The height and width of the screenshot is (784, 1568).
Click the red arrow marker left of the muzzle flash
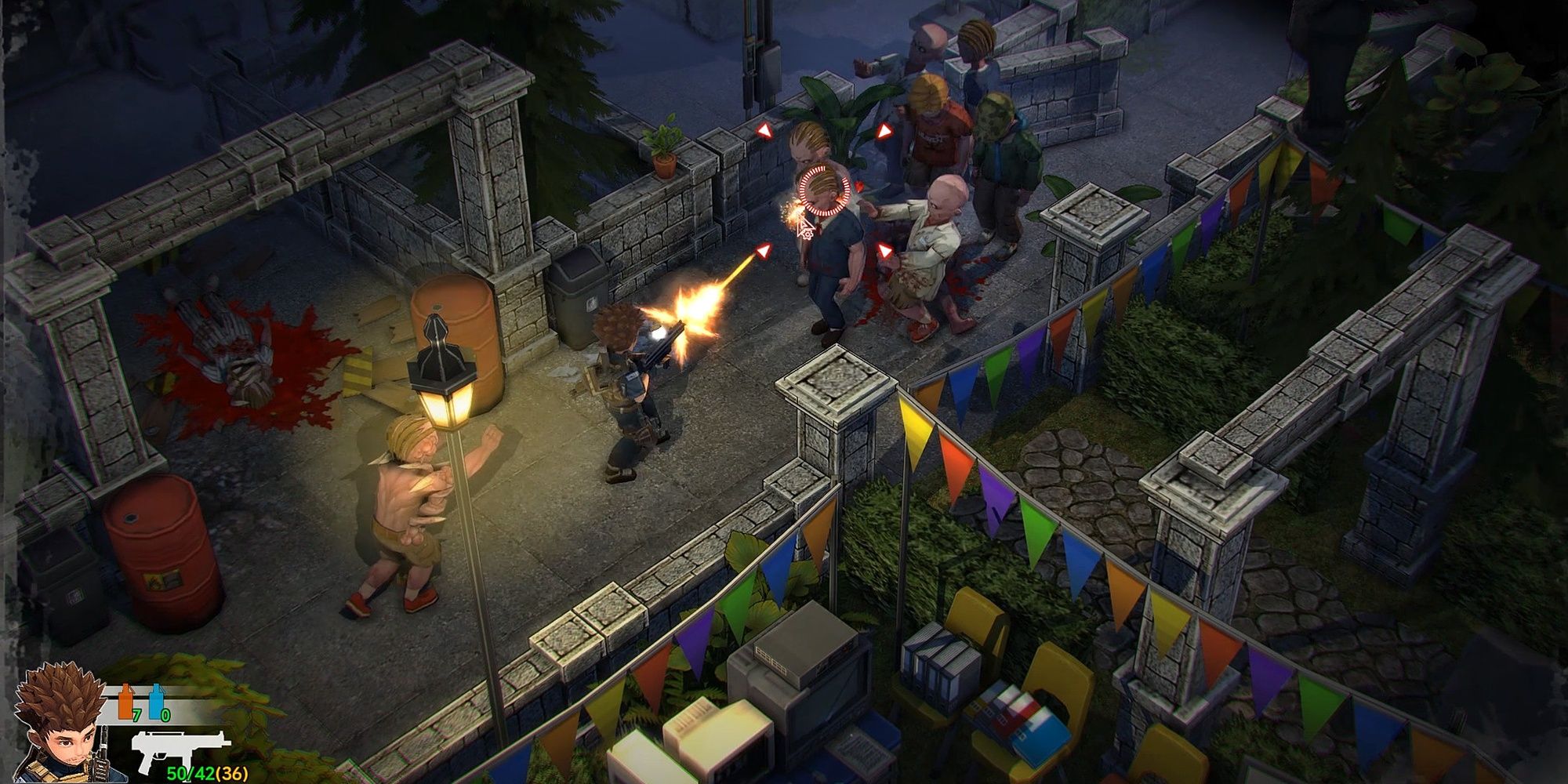(x=764, y=250)
